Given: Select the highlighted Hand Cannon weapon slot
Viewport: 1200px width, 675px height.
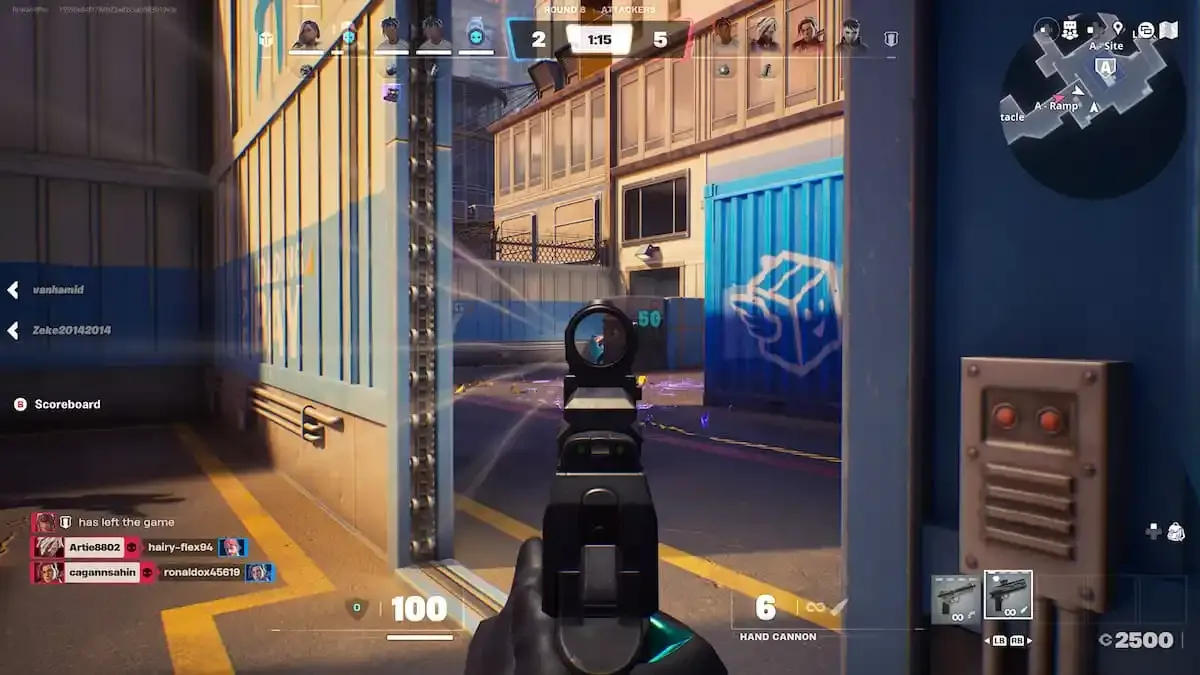Looking at the screenshot, I should click(1008, 596).
